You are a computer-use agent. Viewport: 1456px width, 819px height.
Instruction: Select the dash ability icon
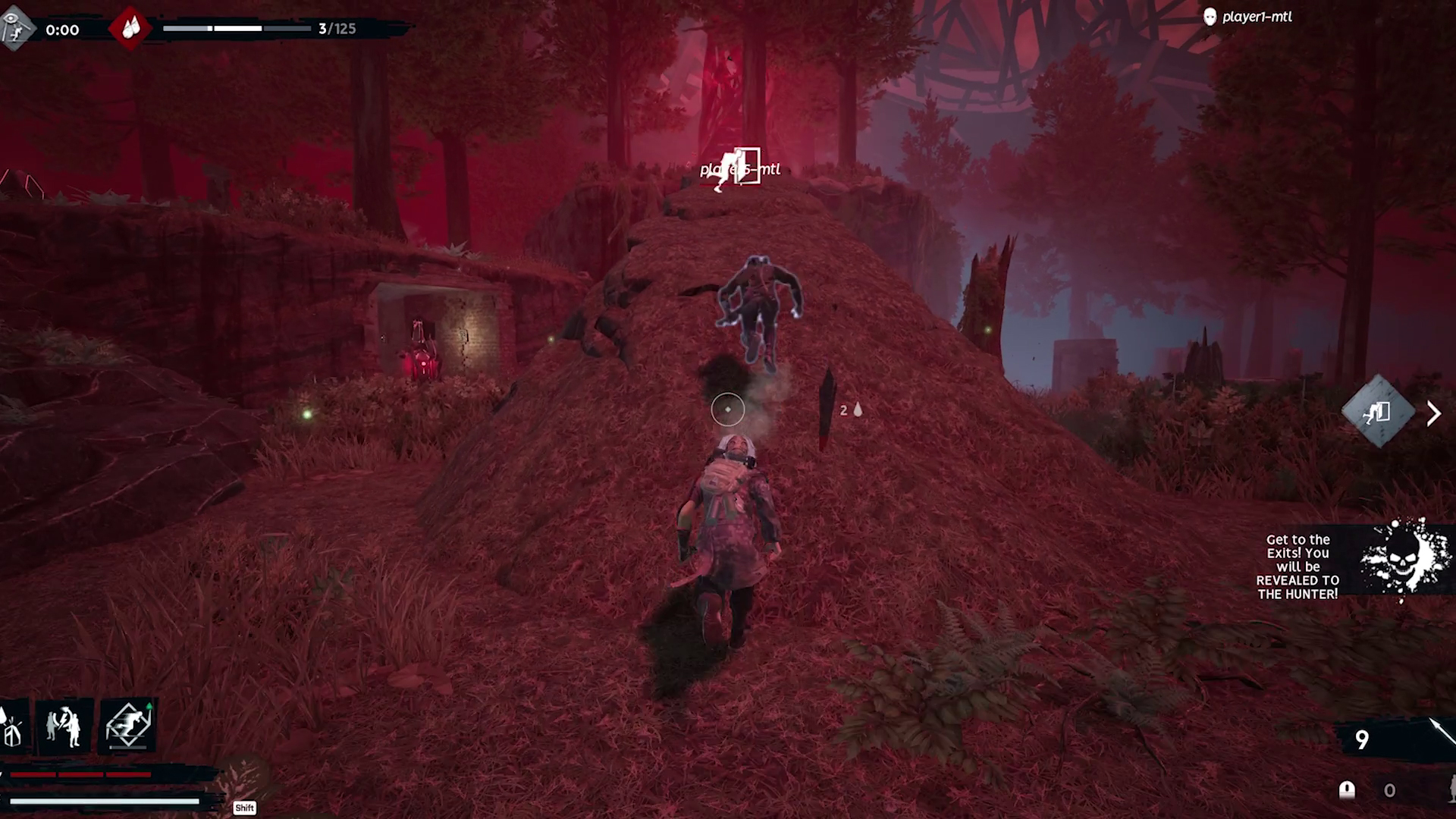tap(127, 724)
